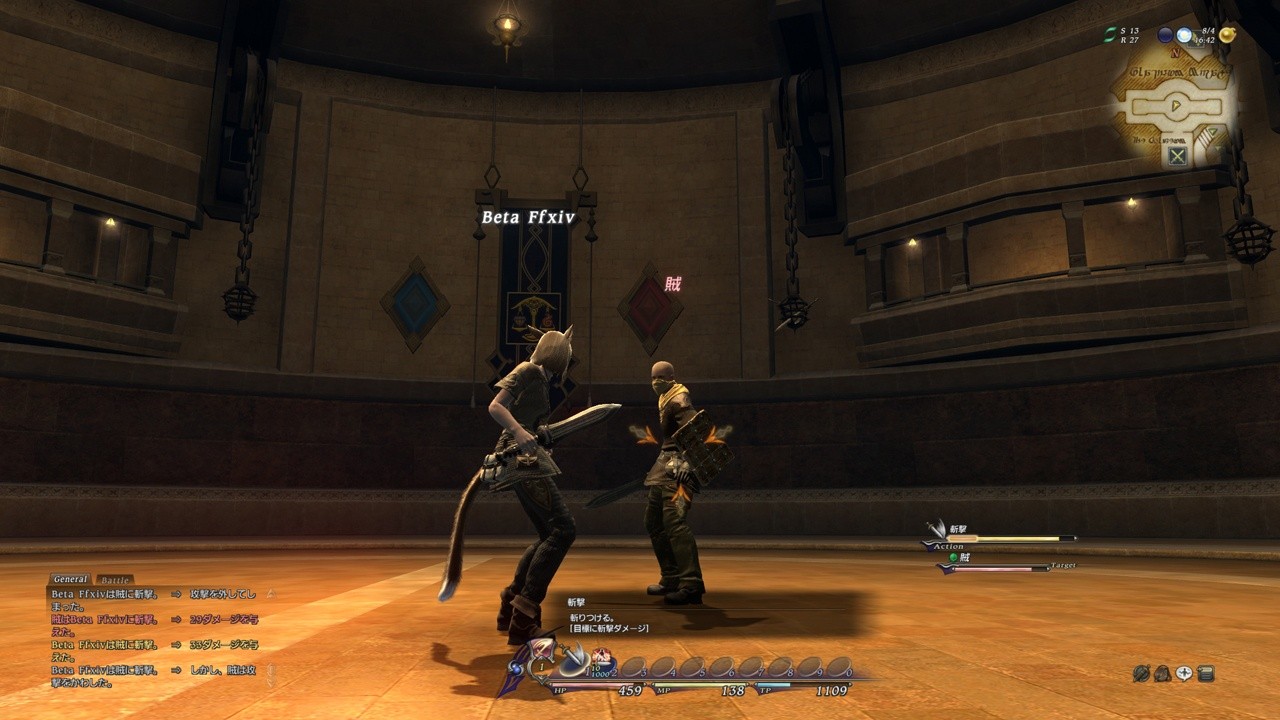Click the minimap zoom arrow indicator
1280x720 pixels.
point(1212,131)
